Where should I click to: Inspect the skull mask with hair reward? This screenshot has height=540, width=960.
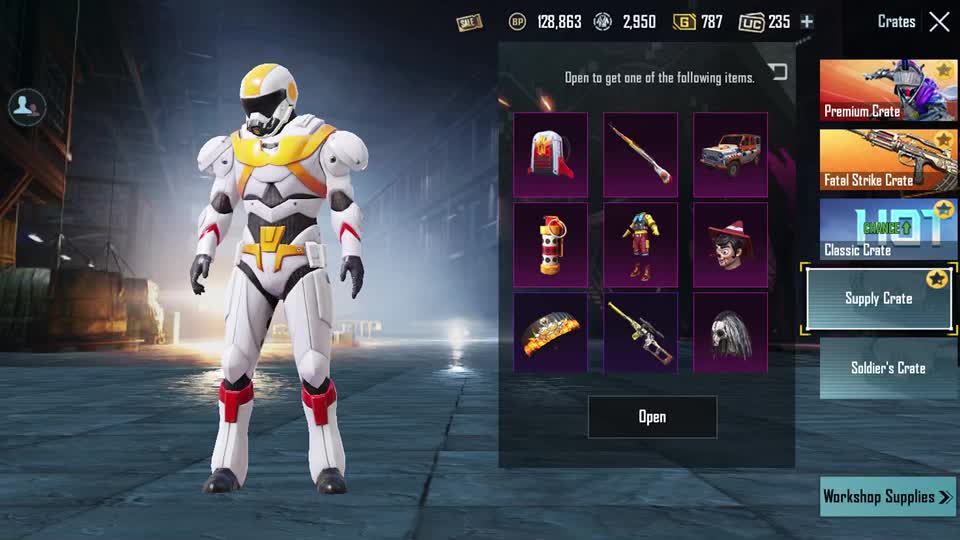[730, 333]
